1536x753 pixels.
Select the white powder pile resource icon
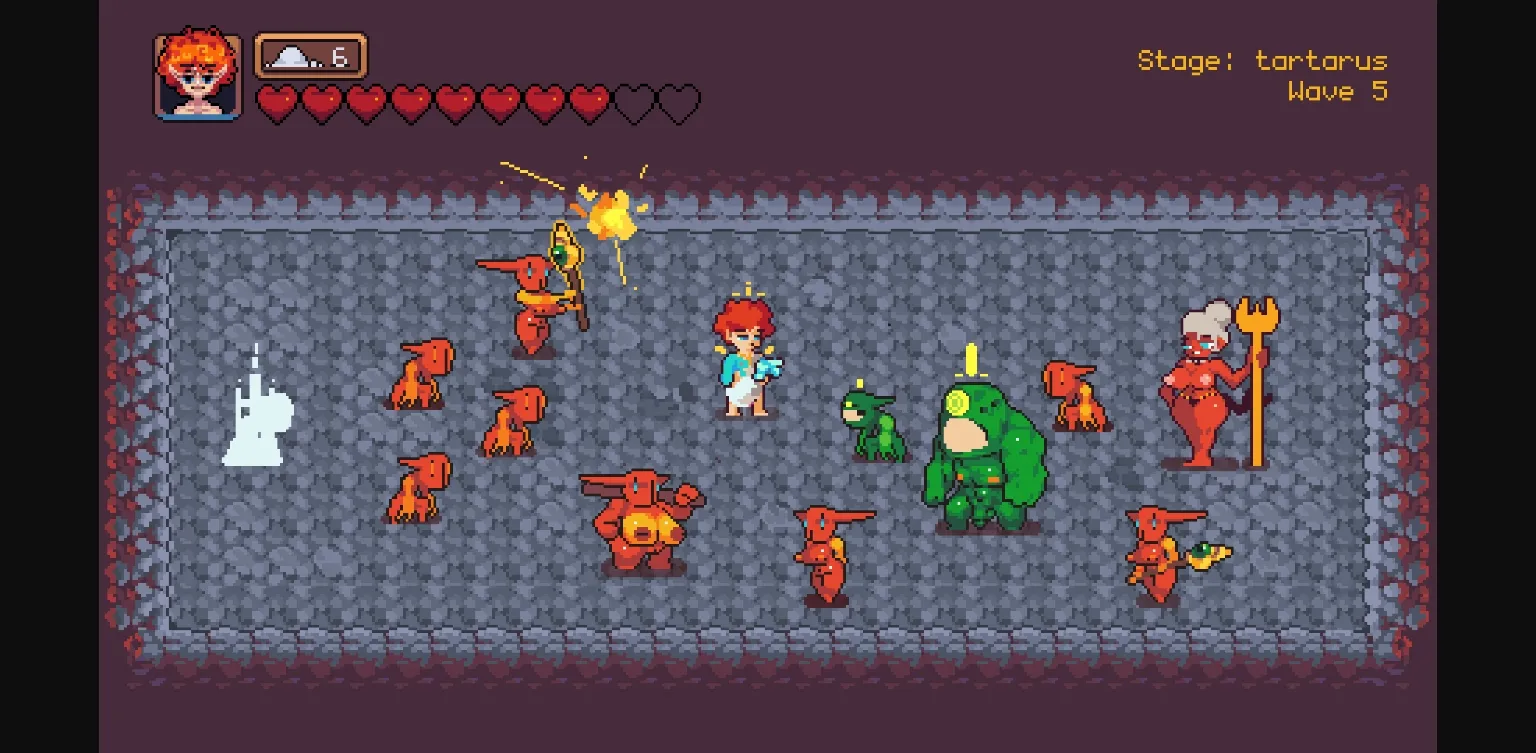pos(291,56)
